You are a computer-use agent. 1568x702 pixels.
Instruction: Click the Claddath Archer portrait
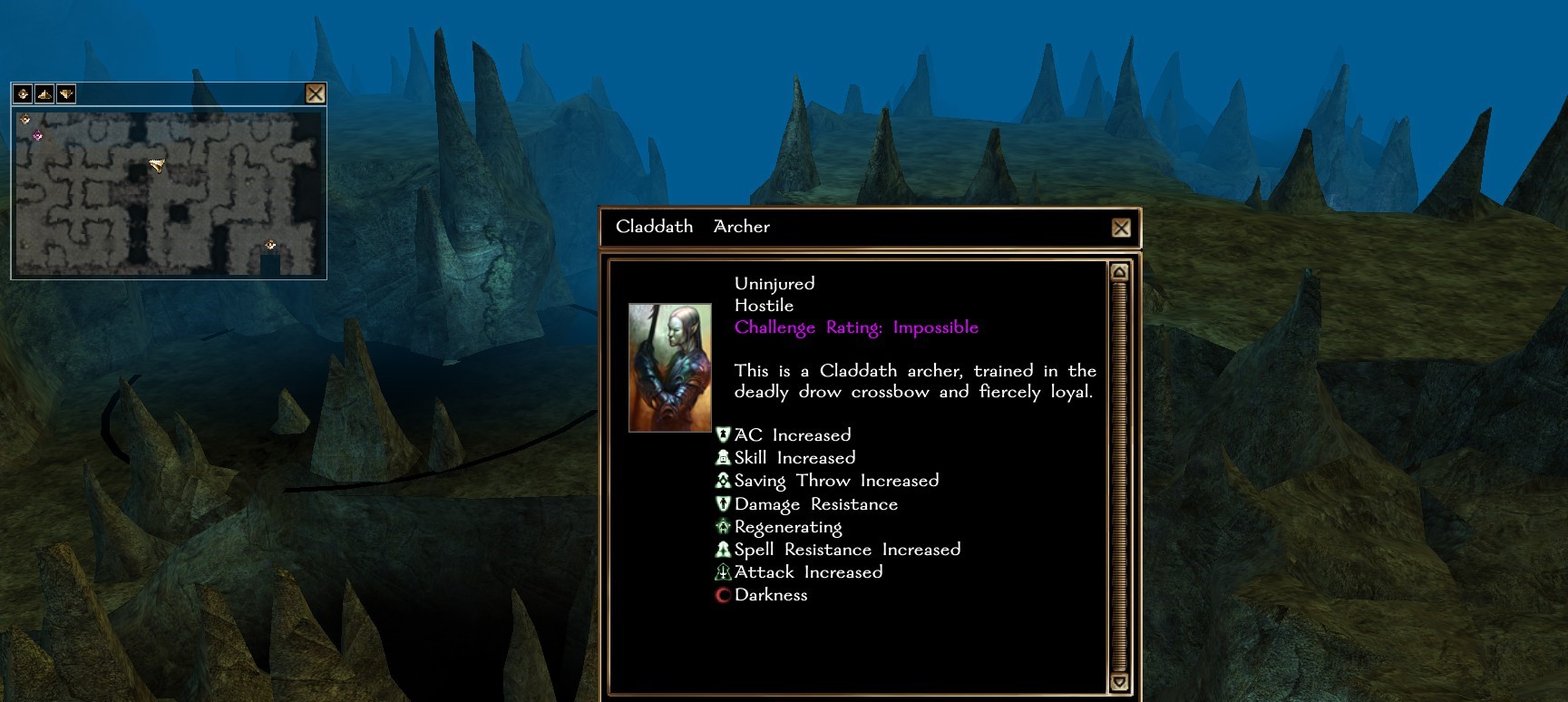coord(669,367)
